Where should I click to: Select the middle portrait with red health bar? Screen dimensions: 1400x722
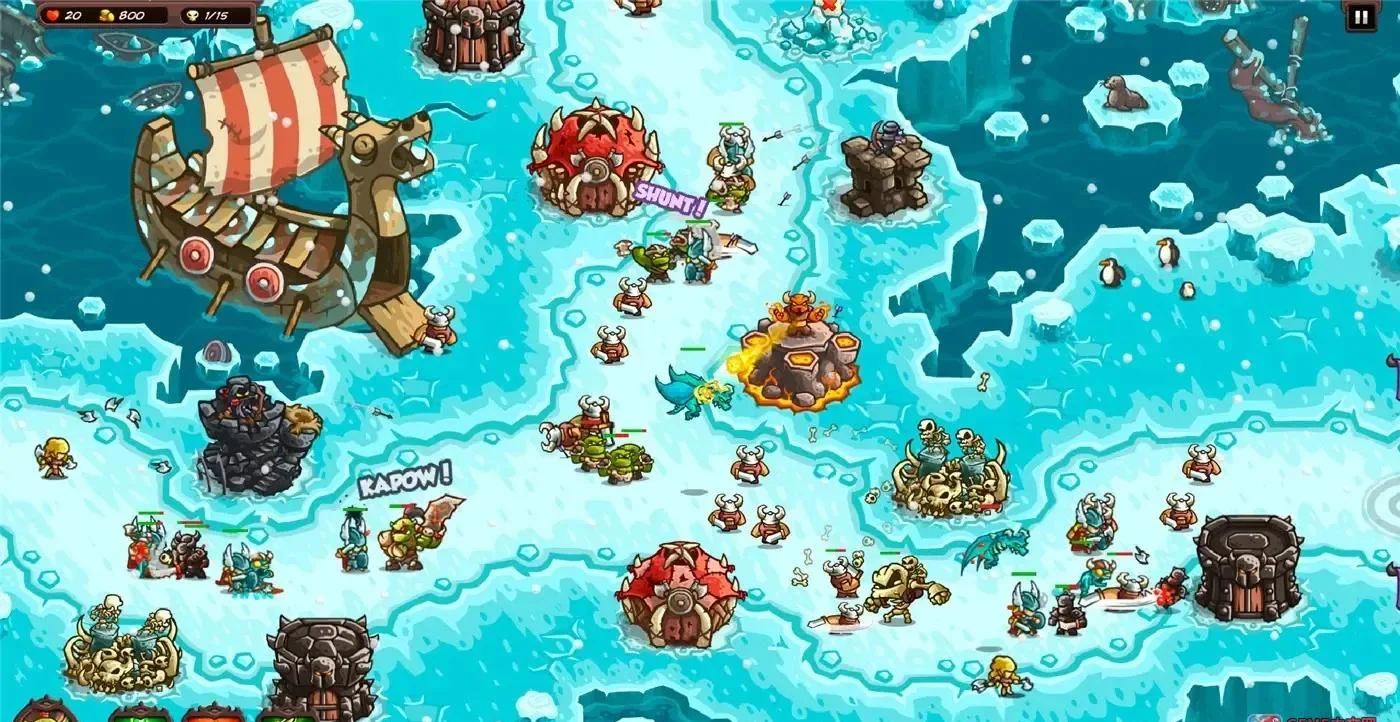pos(212,712)
